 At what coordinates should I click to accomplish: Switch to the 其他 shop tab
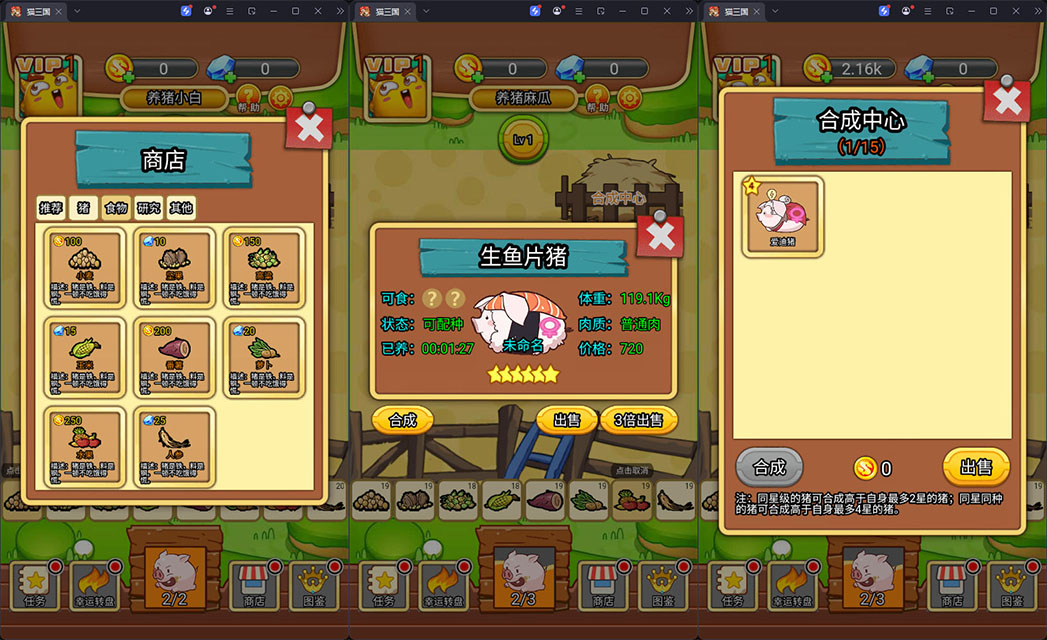(181, 208)
